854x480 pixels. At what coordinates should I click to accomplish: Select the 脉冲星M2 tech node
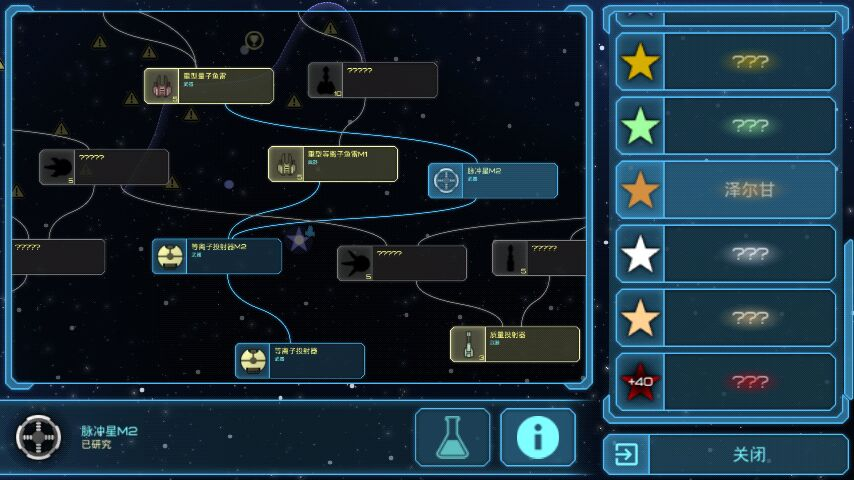tap(493, 181)
